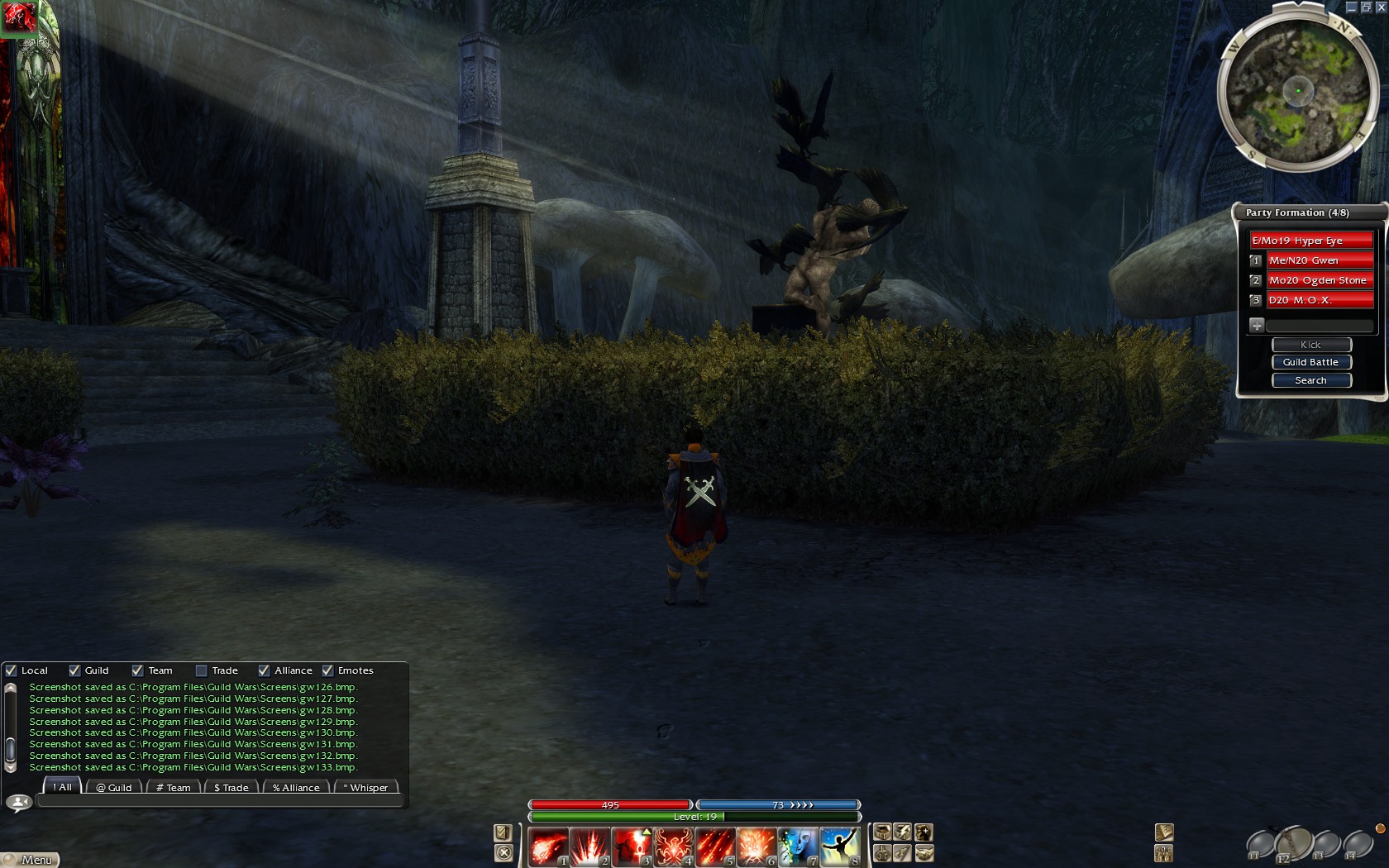Select Hyper Eye party leader row
This screenshot has width=1389, height=868.
(x=1311, y=241)
